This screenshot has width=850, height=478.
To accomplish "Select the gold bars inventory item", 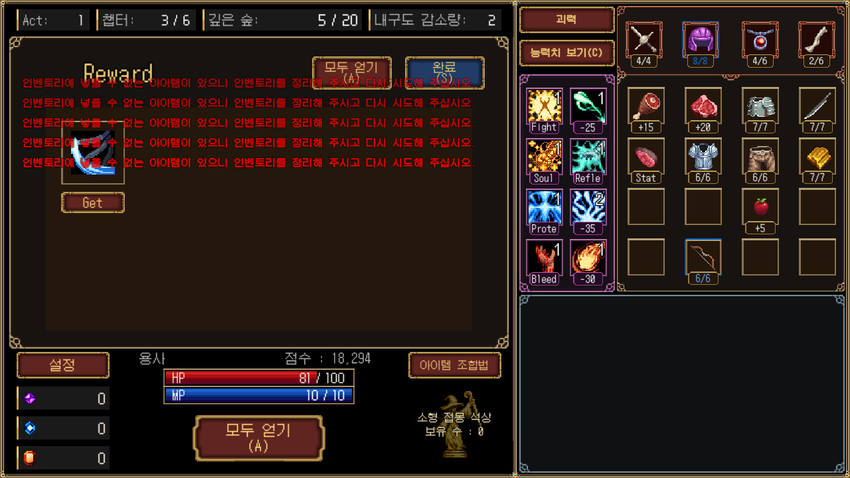I will click(x=818, y=156).
